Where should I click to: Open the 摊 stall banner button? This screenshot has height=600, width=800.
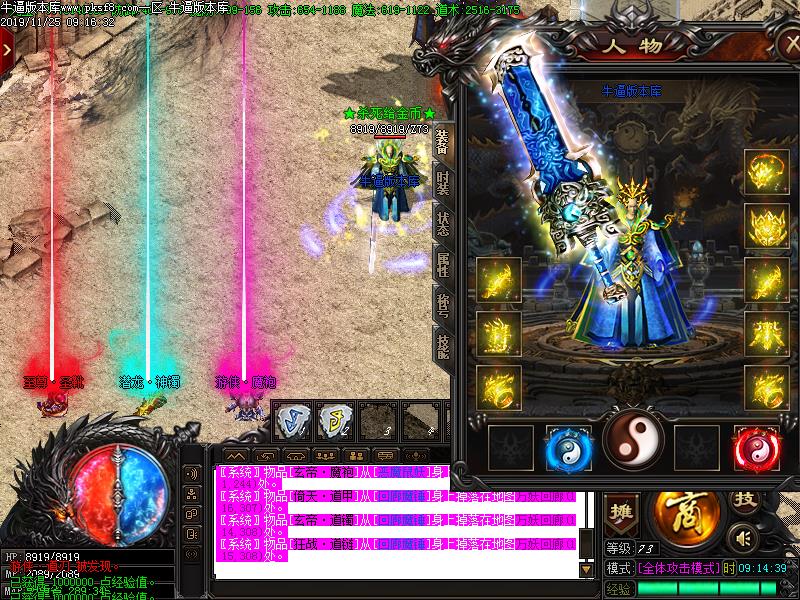[x=621, y=510]
